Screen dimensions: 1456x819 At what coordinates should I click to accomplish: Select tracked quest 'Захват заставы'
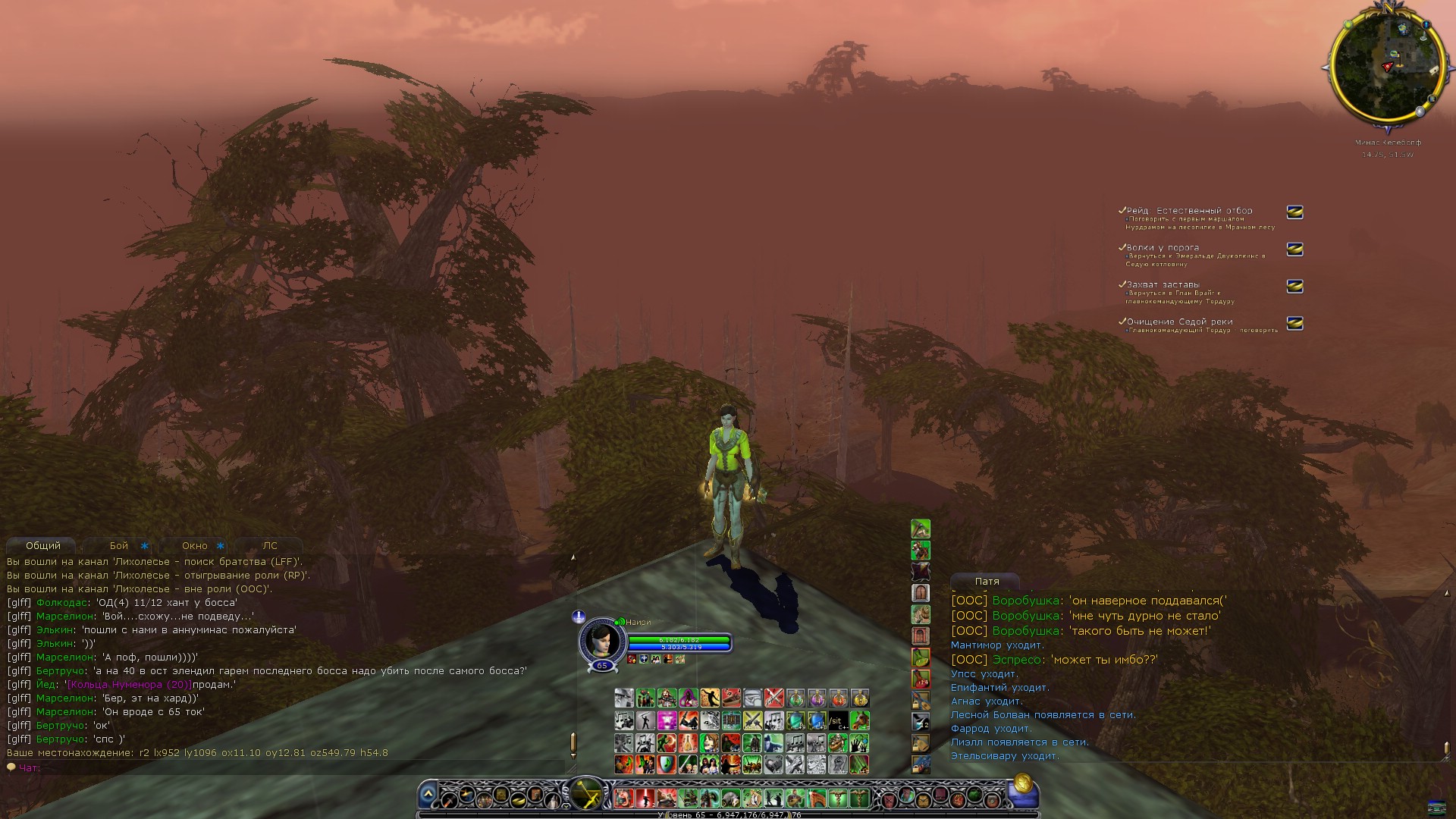(x=1163, y=285)
